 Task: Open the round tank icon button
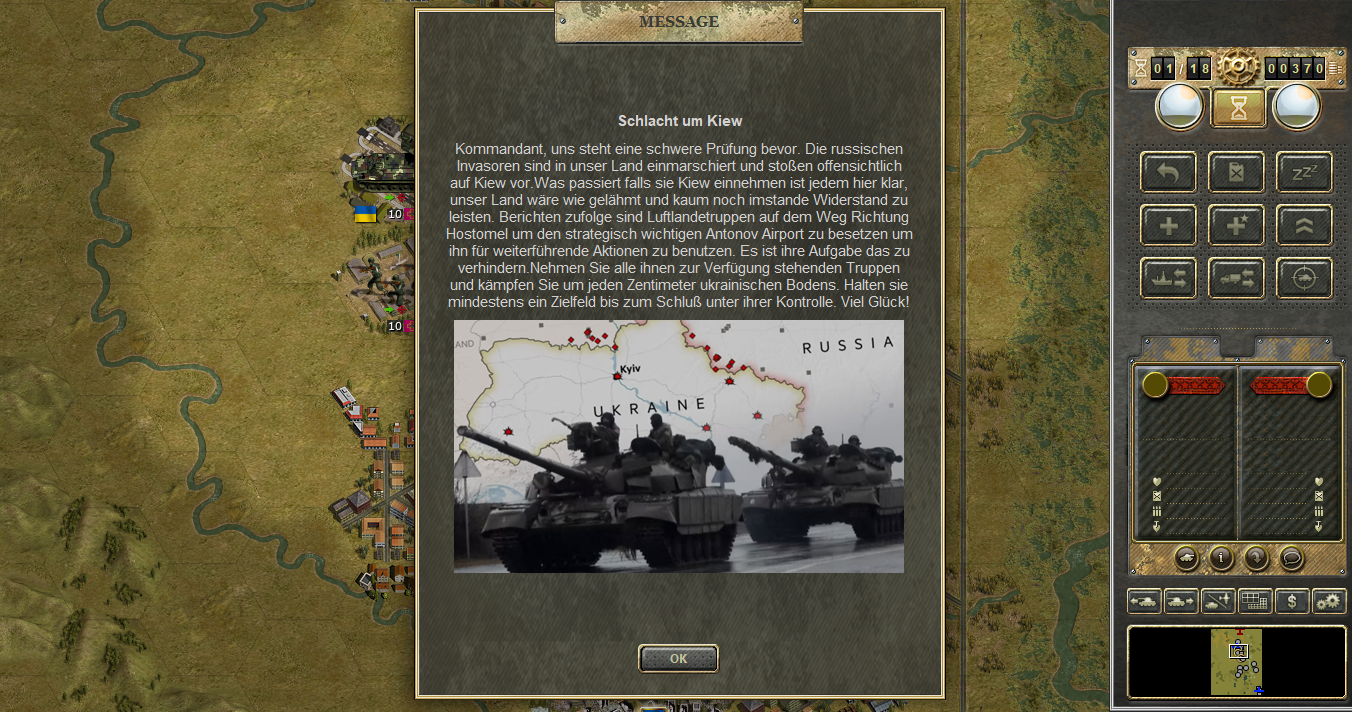[1186, 558]
